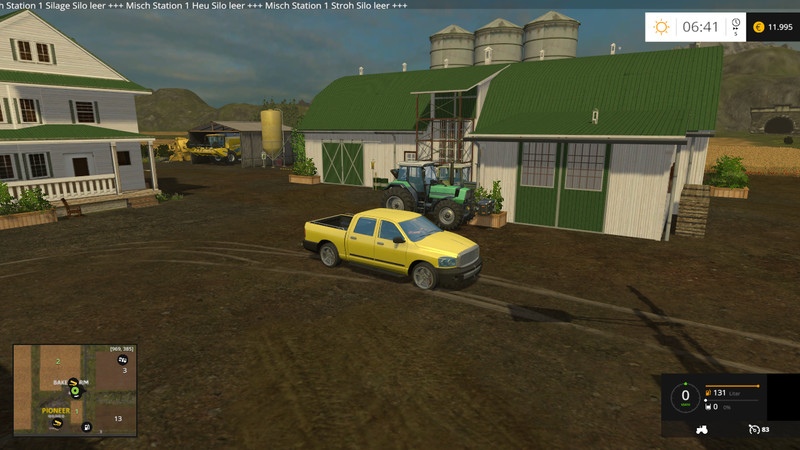Viewport: 800px width, 450px height.
Task: Click the euro coin money icon
Action: pyautogui.click(x=757, y=27)
